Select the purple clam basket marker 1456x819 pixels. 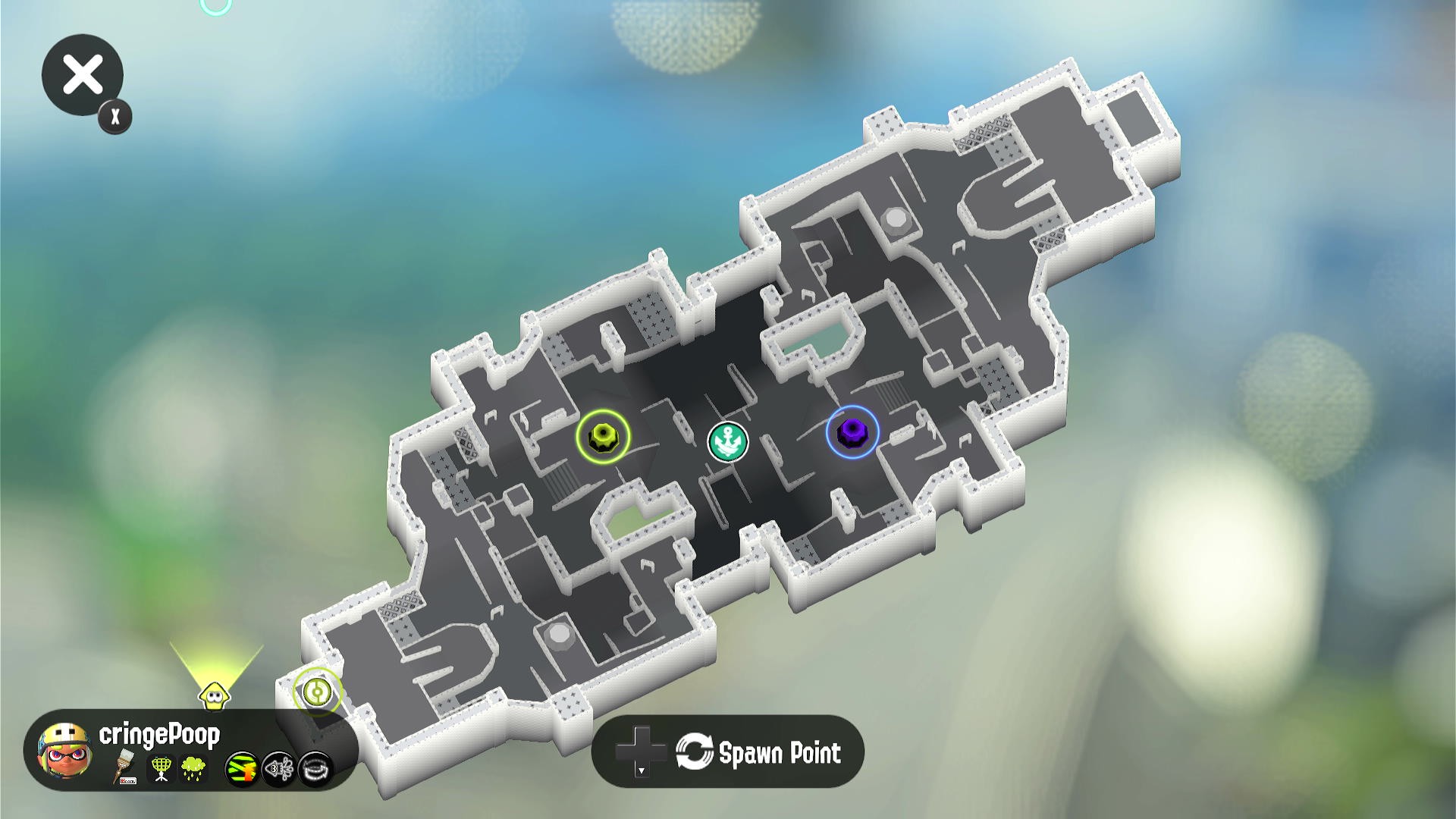pyautogui.click(x=852, y=432)
